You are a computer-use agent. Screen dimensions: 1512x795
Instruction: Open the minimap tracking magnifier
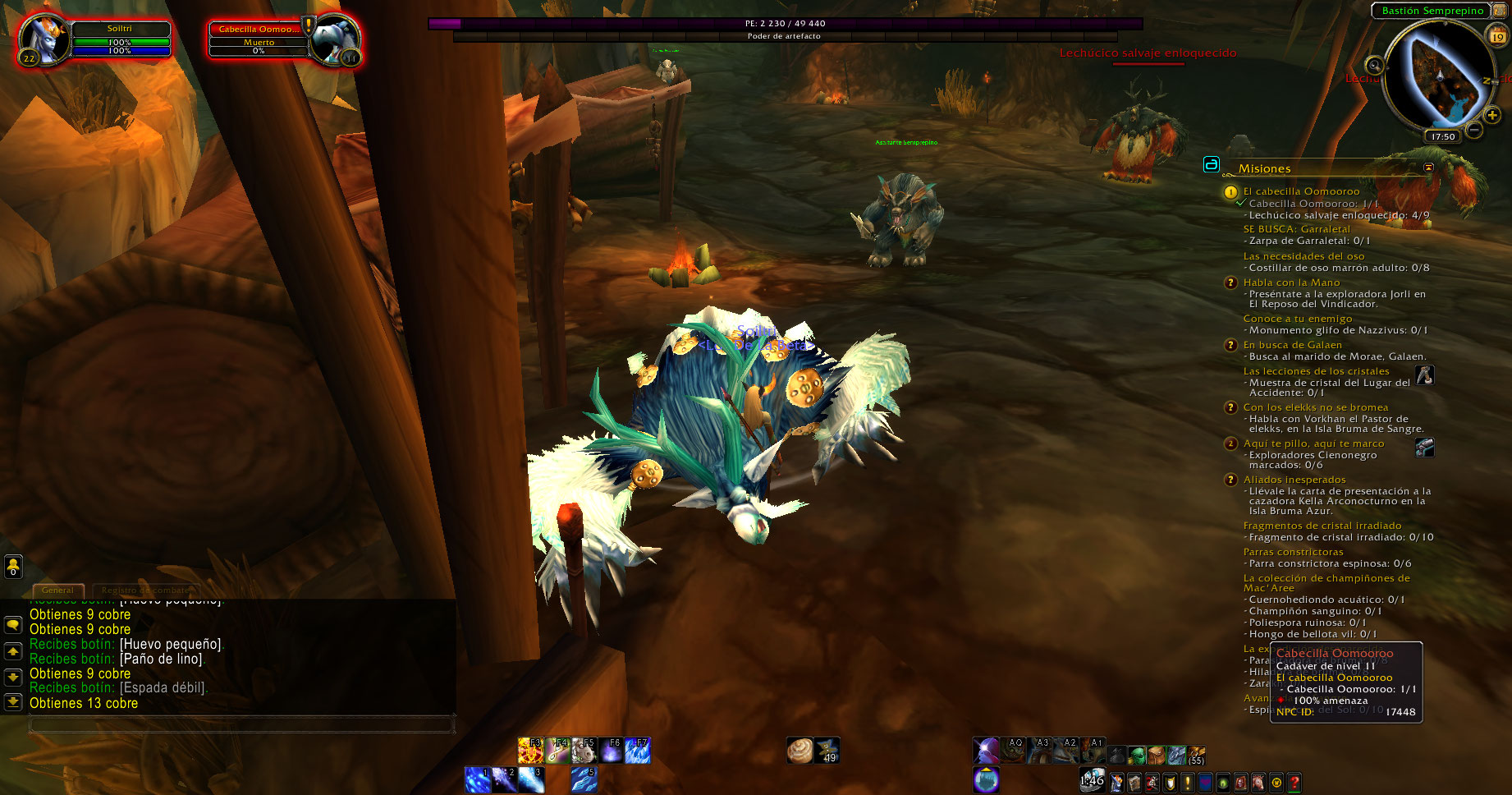[1374, 65]
